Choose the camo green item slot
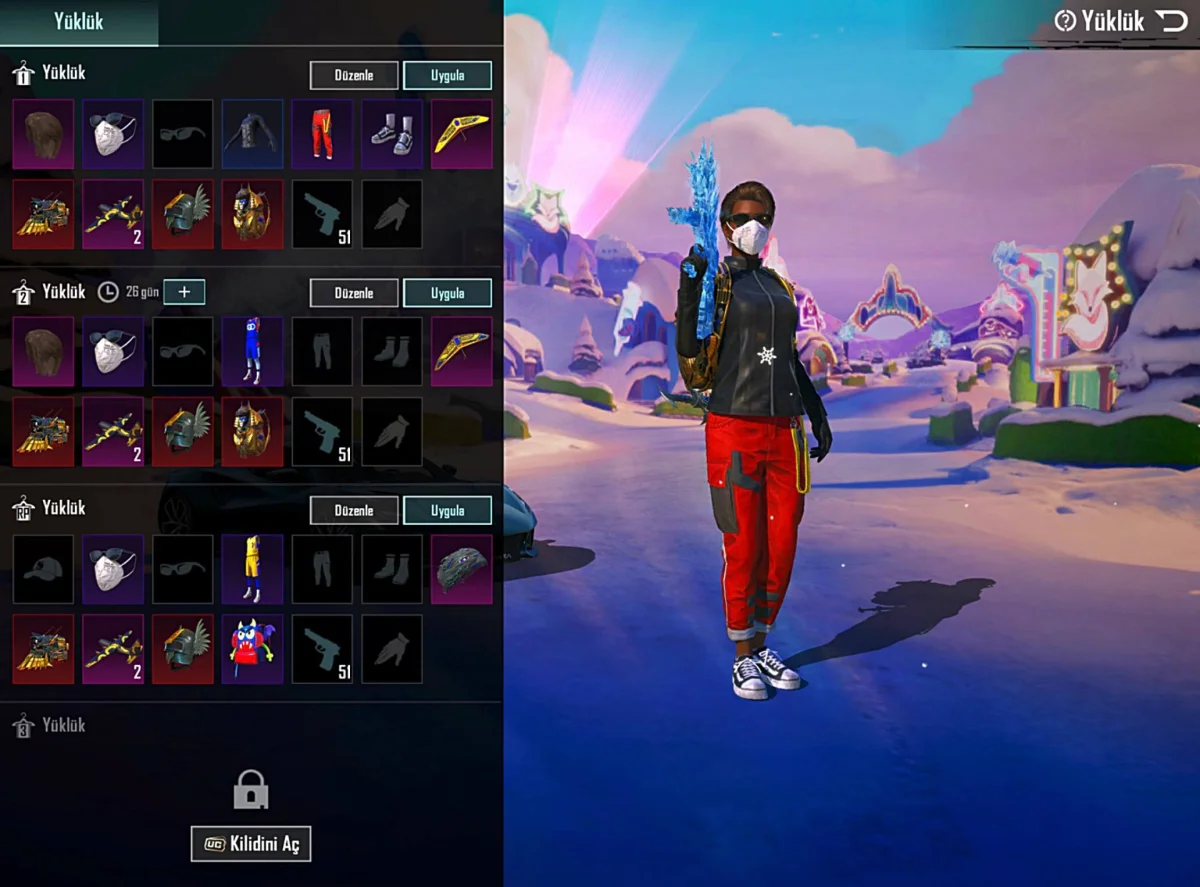This screenshot has height=887, width=1200. click(x=462, y=569)
